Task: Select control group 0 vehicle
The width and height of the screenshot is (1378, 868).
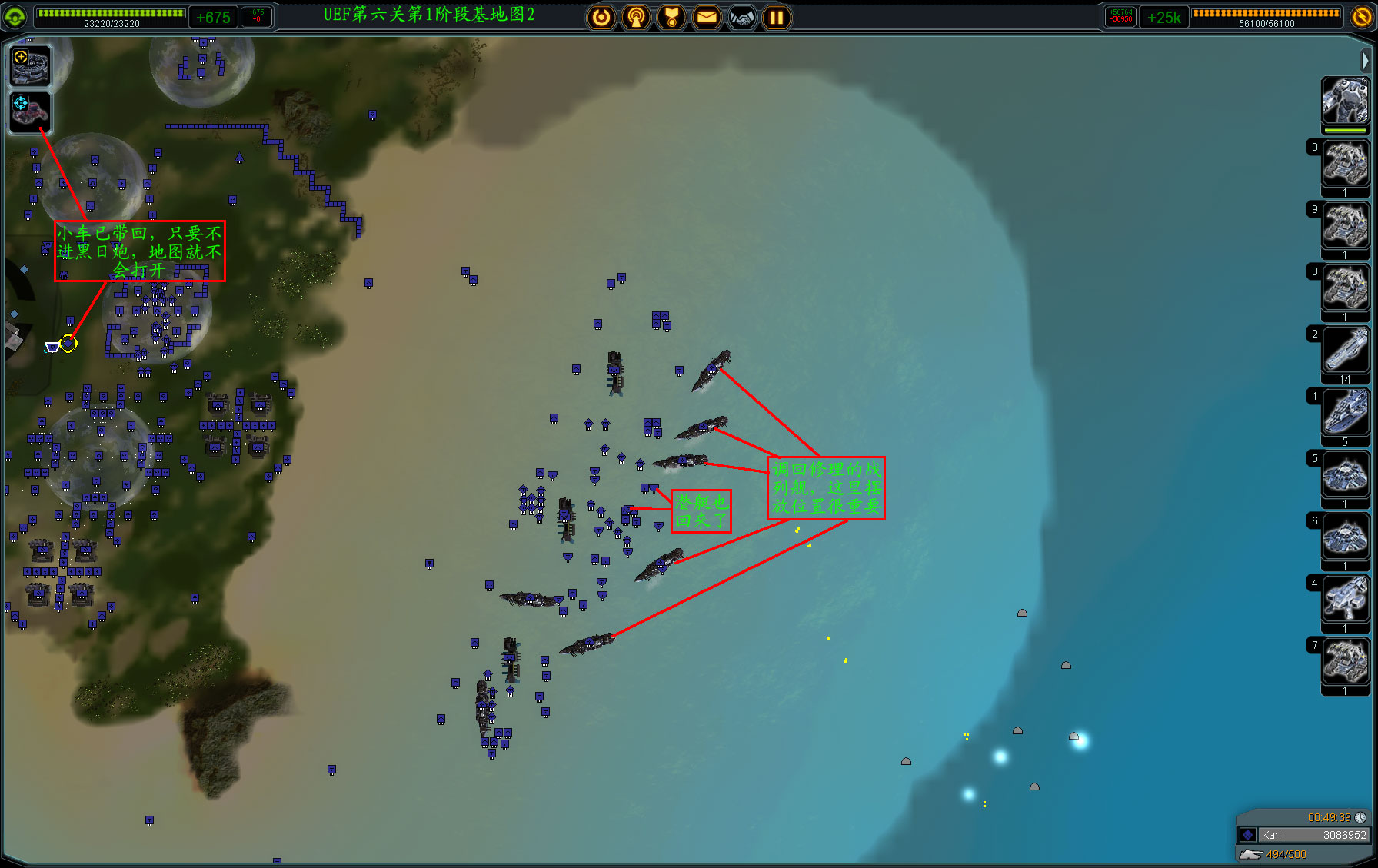Action: pos(1345,163)
